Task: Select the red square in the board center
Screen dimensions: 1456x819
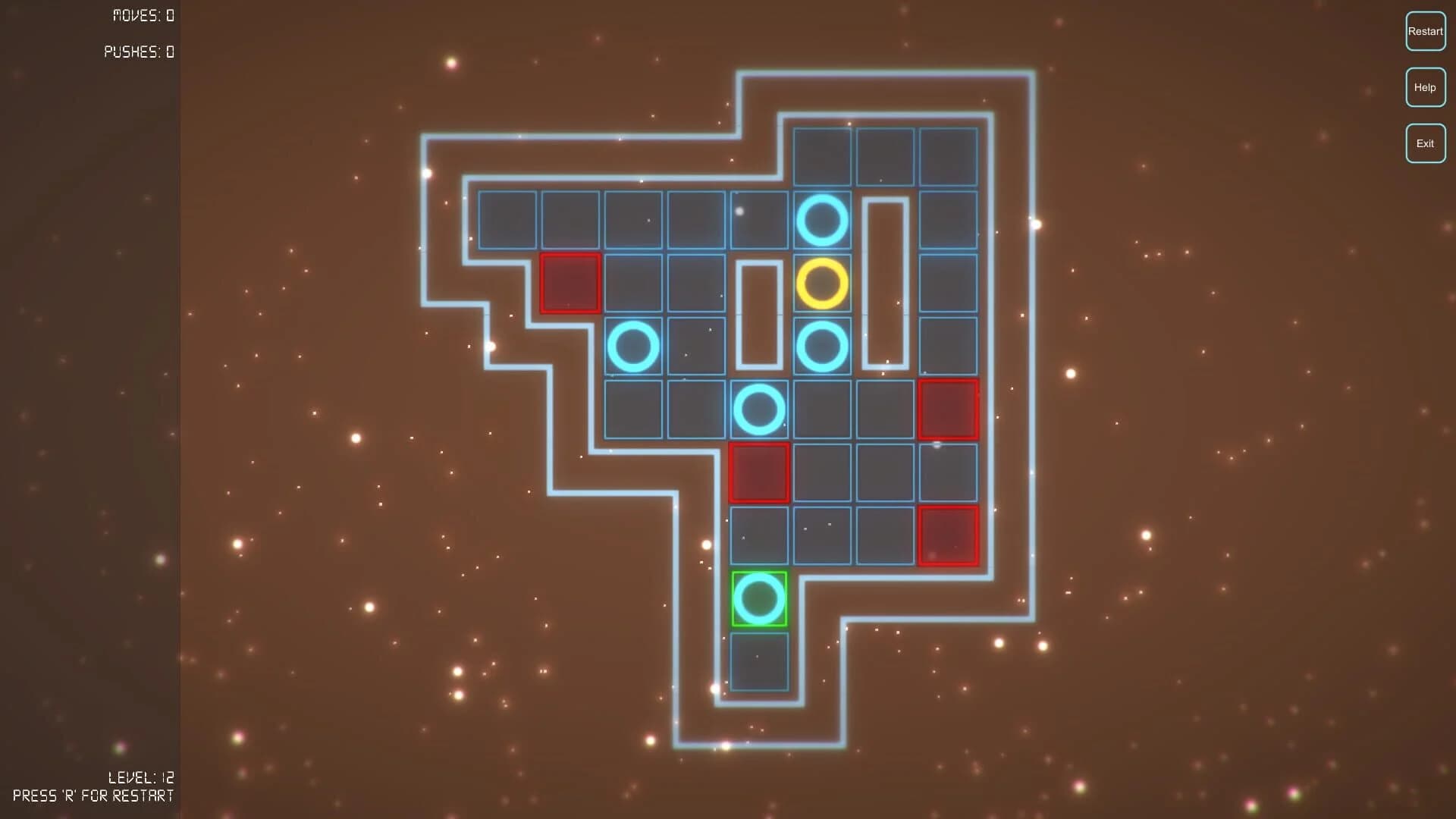Action: (x=759, y=472)
